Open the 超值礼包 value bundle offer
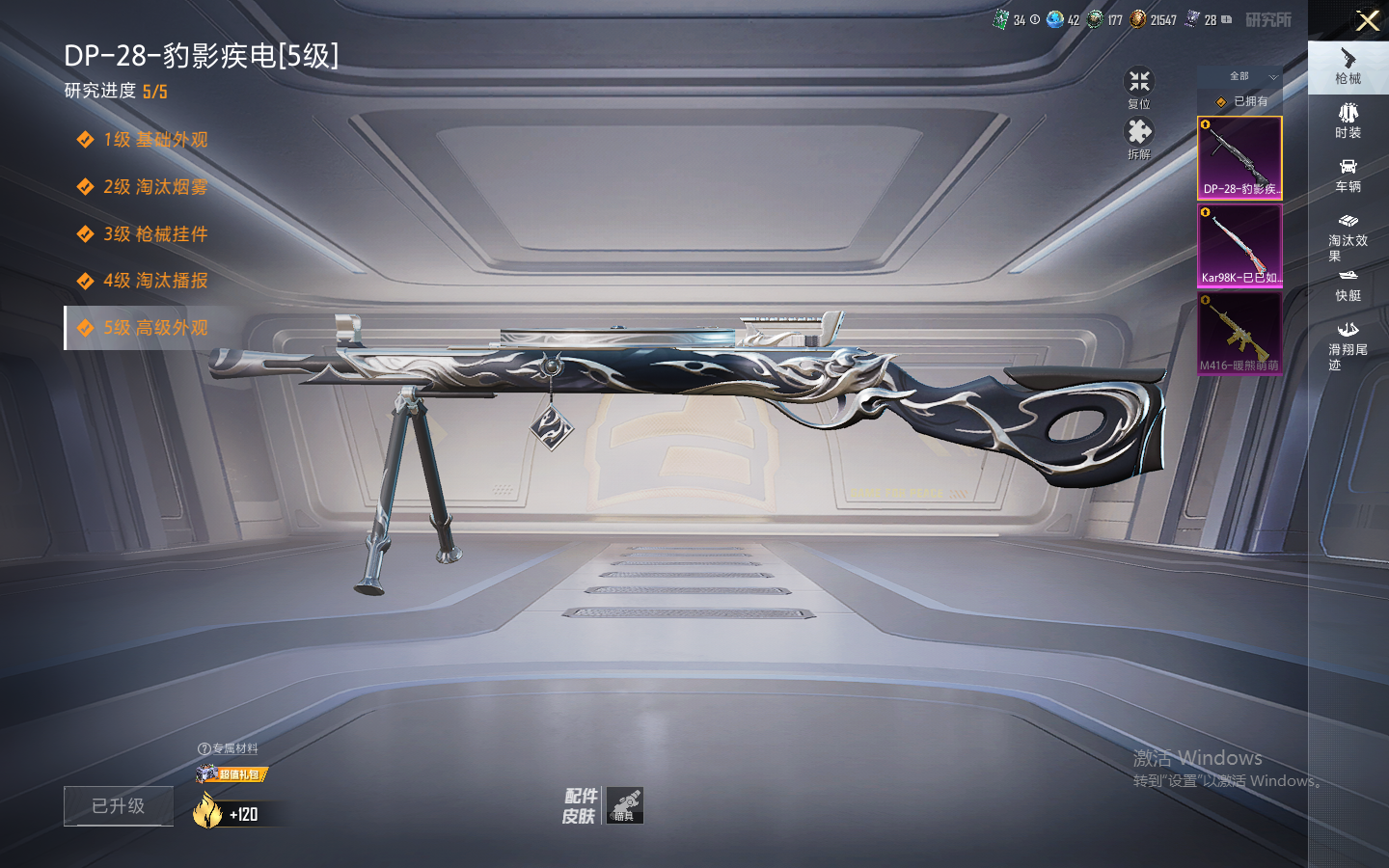 (x=231, y=773)
